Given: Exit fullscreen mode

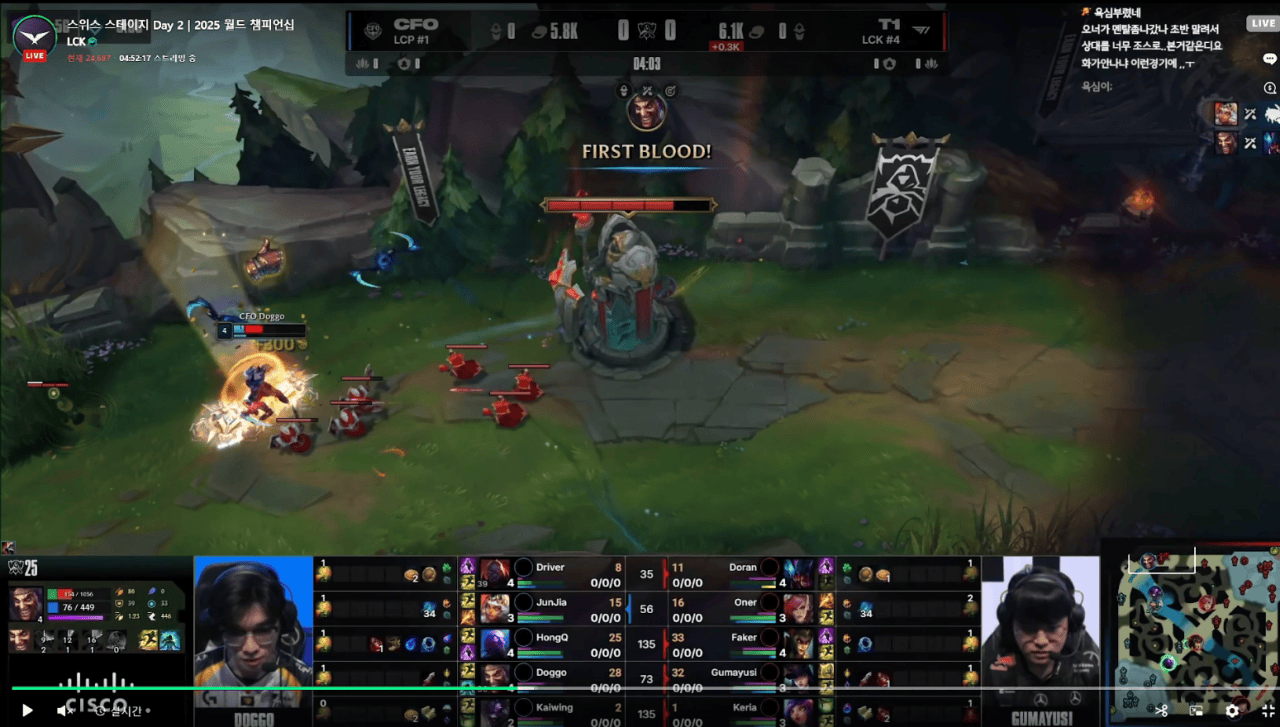Looking at the screenshot, I should 1267,710.
